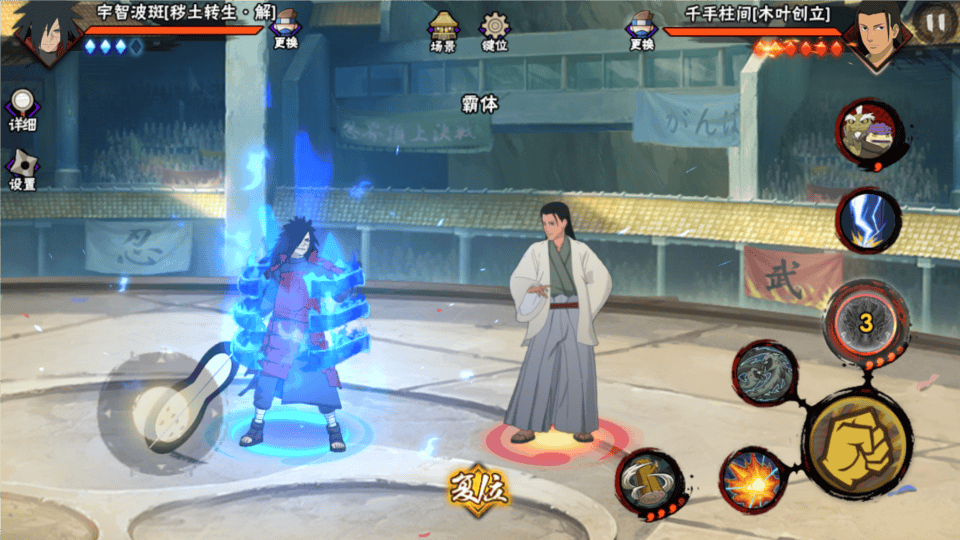The image size is (960, 540).
Task: Tap 更换 beside Madara's health bar
Action: [x=286, y=30]
